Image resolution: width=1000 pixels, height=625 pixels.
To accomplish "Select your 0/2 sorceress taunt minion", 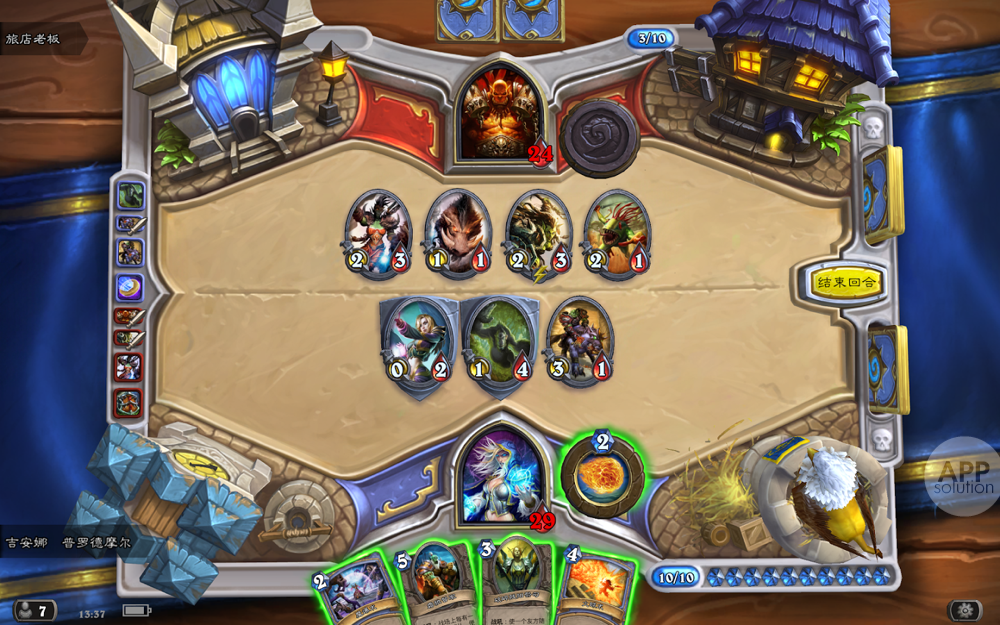I will tap(419, 343).
